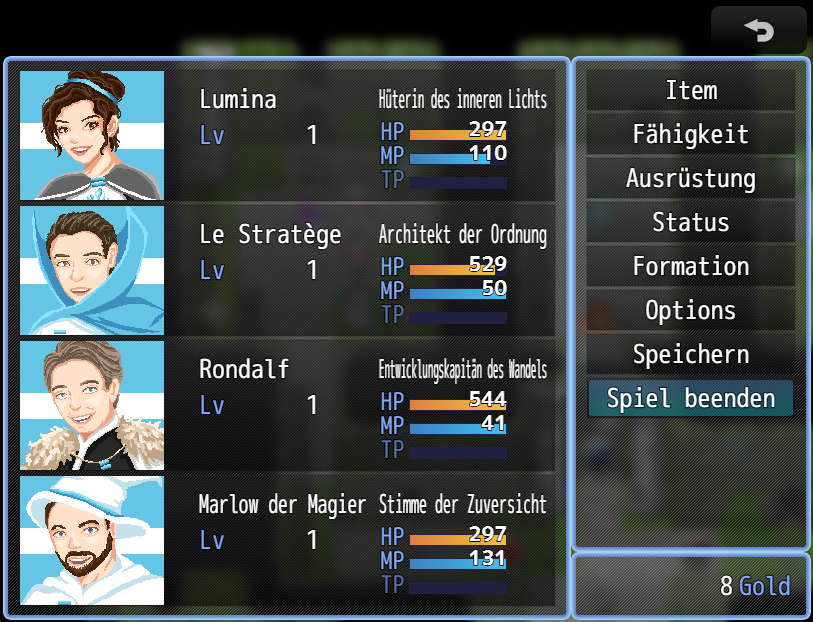Choose the Formation option
813x622 pixels.
tap(690, 267)
